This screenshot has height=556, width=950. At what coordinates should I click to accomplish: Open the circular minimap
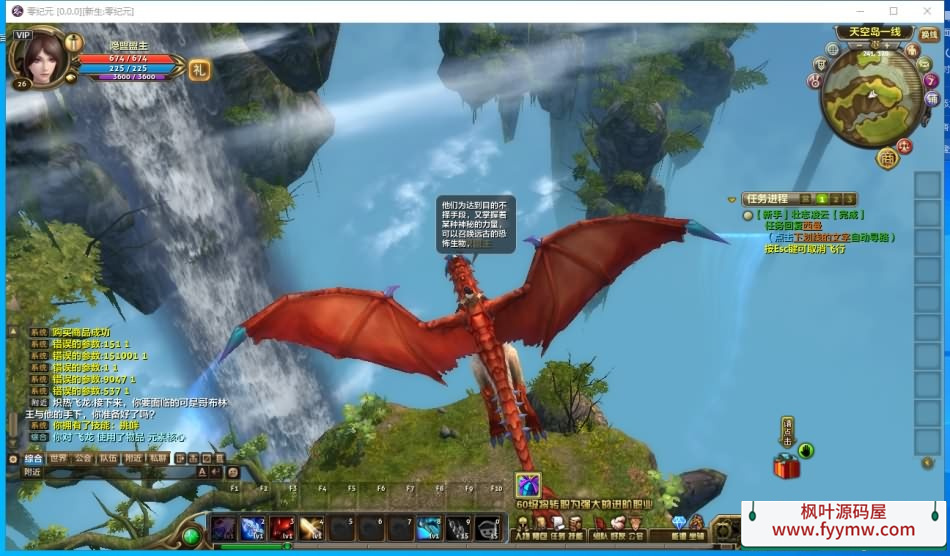point(870,96)
